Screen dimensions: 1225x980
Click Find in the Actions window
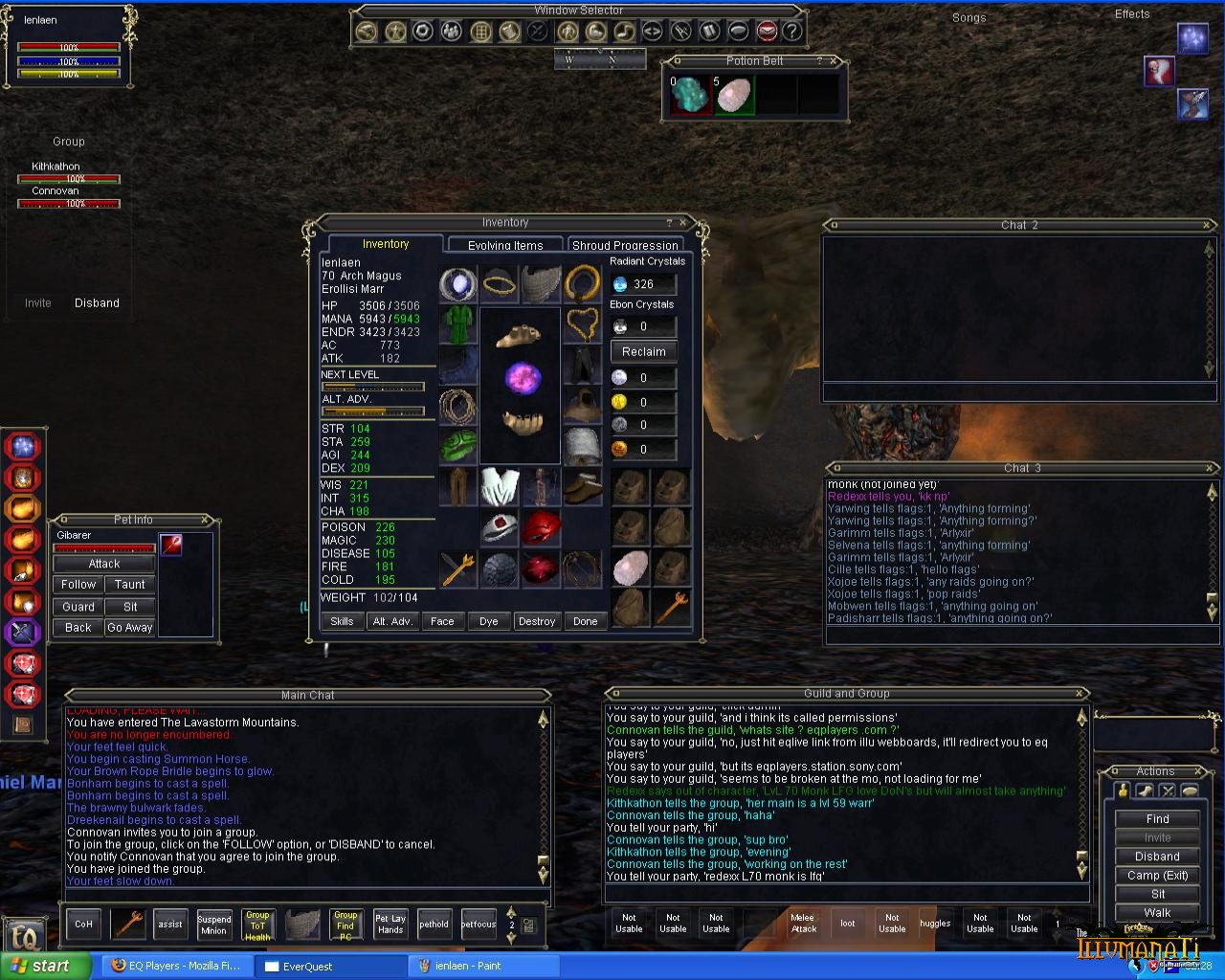coord(1157,818)
